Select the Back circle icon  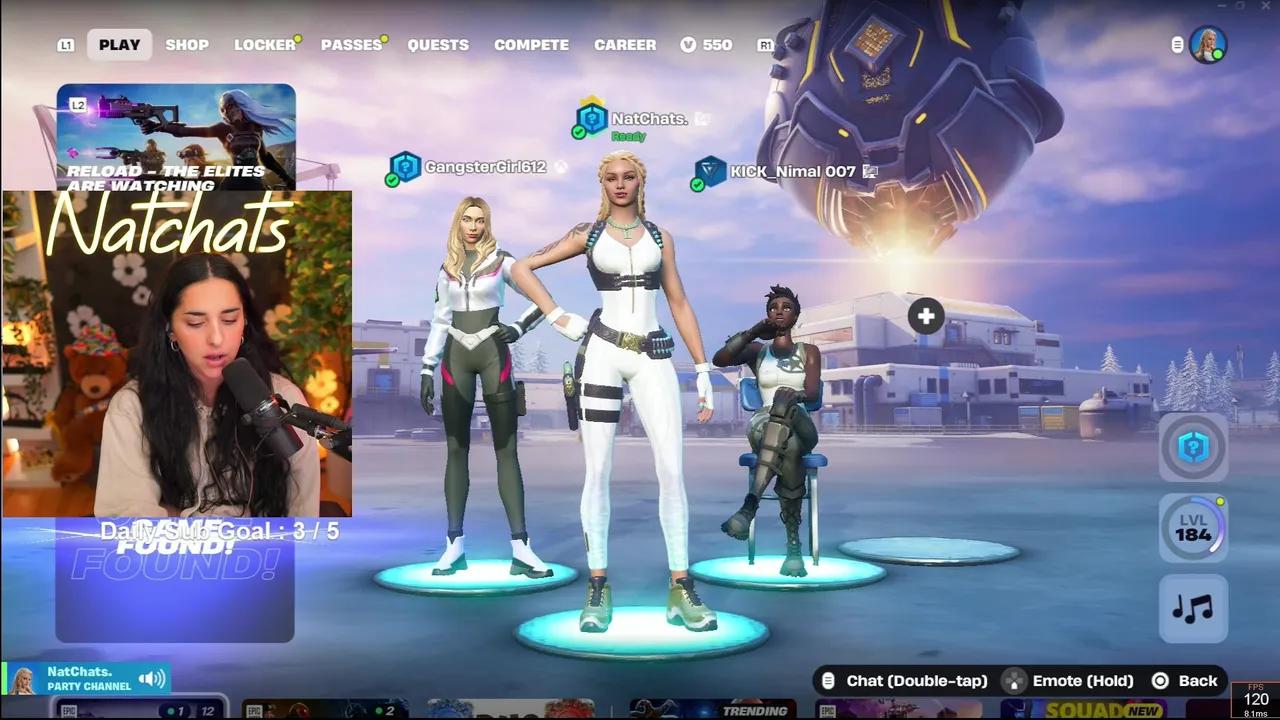pyautogui.click(x=1161, y=680)
